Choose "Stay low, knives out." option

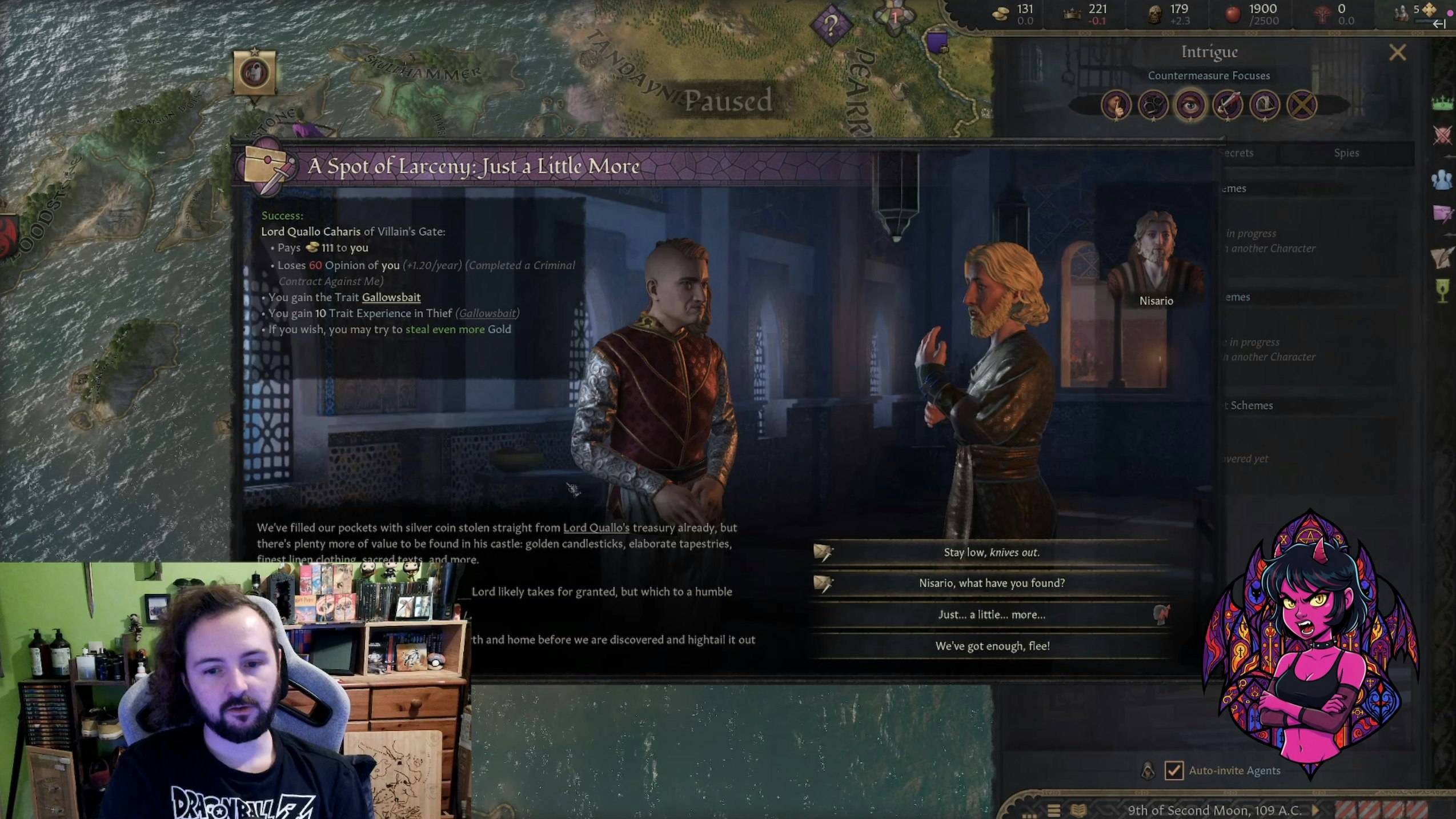[992, 552]
